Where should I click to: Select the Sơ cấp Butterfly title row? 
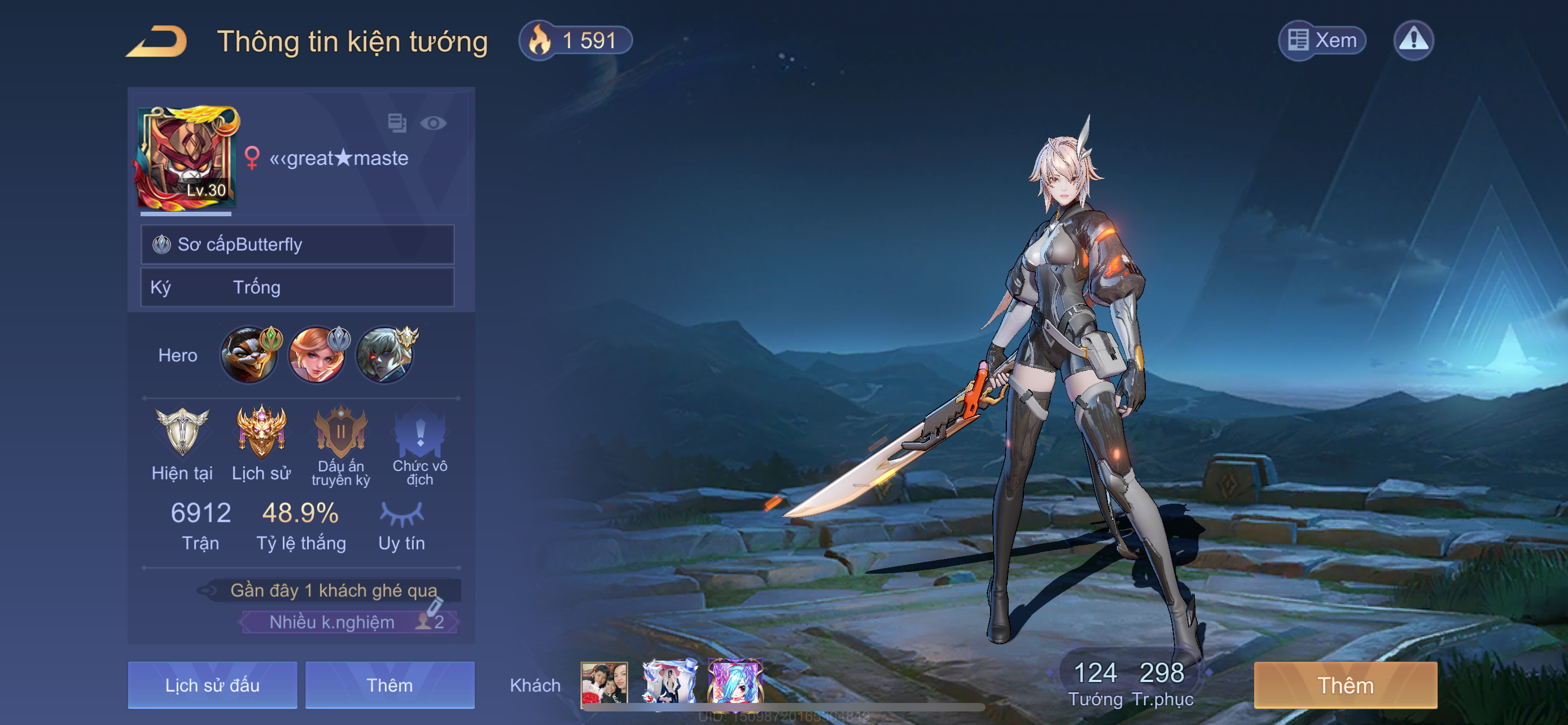(297, 244)
